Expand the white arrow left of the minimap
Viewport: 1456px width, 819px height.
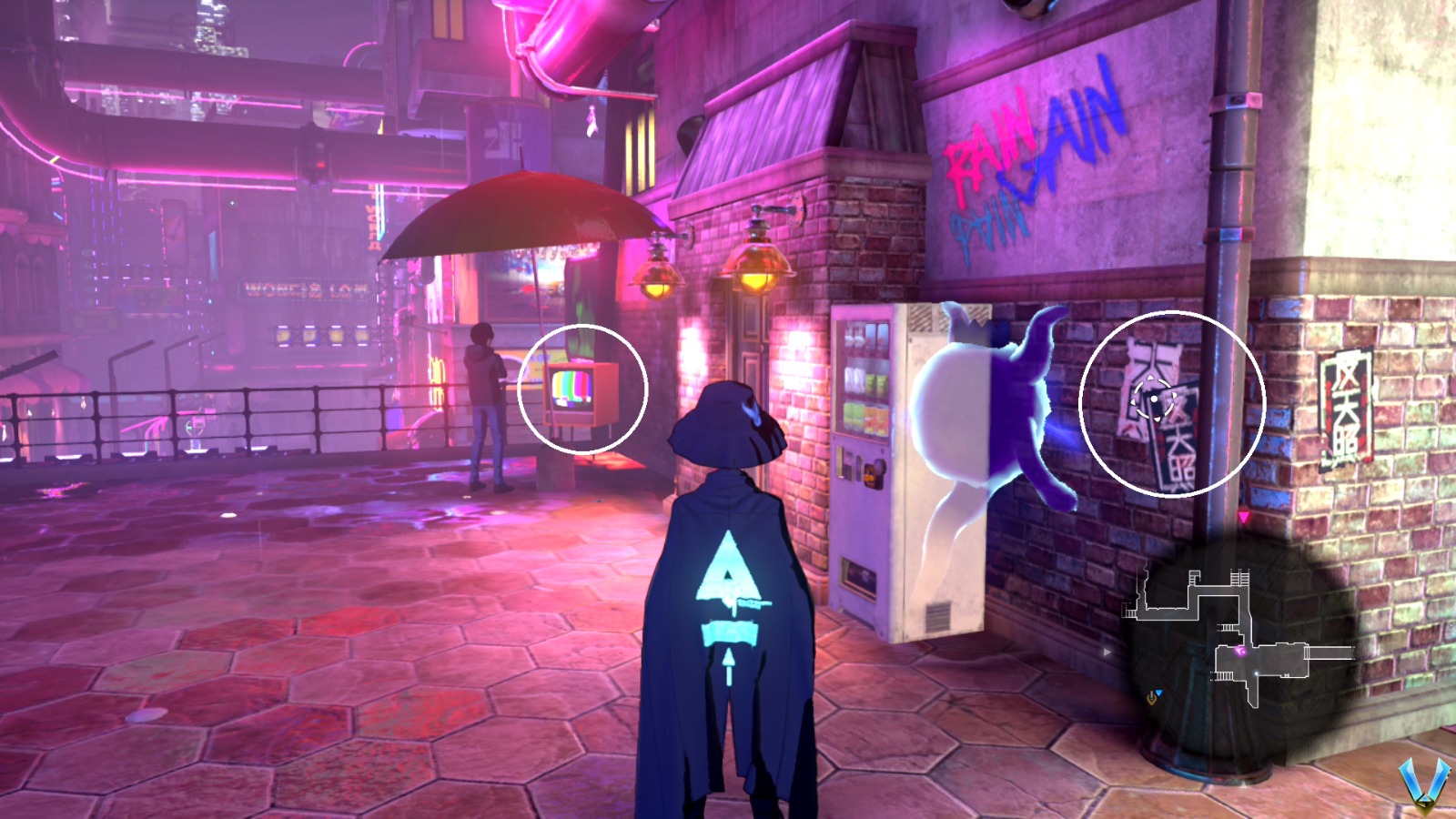pyautogui.click(x=1107, y=652)
